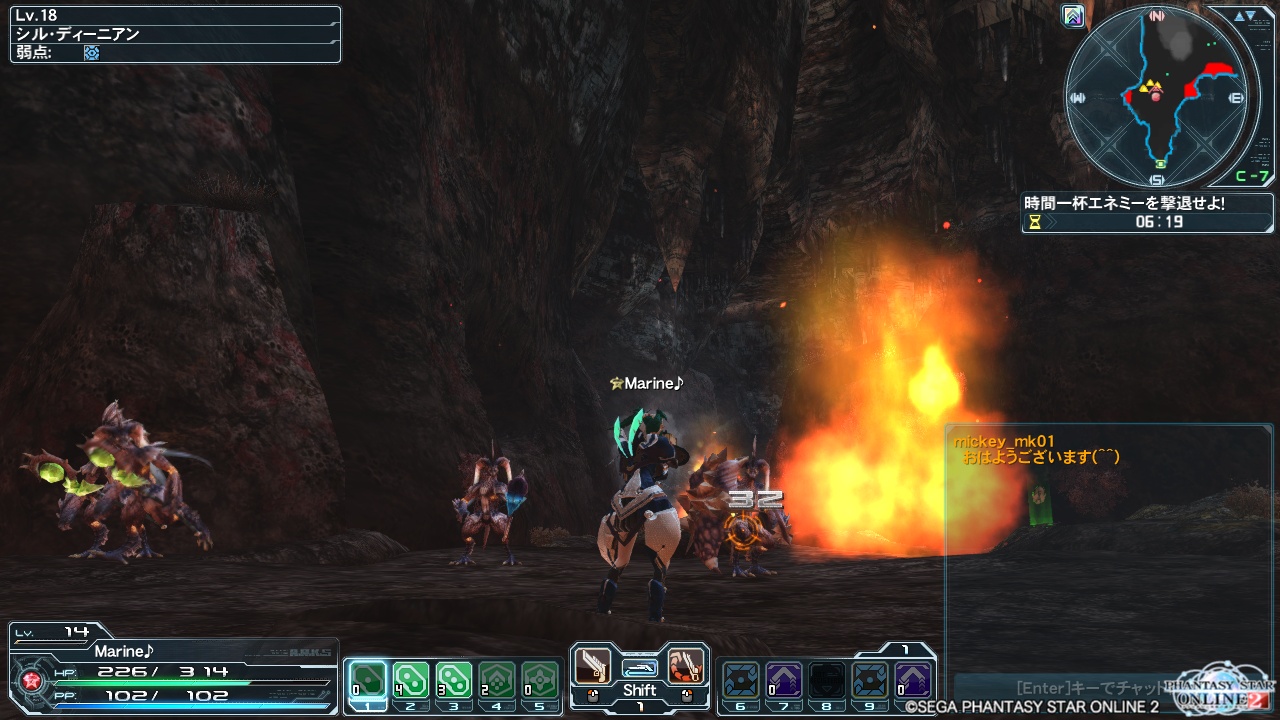The image size is (1280, 720).
Task: Activate the skill in subpalette slot 6
Action: pyautogui.click(x=742, y=680)
